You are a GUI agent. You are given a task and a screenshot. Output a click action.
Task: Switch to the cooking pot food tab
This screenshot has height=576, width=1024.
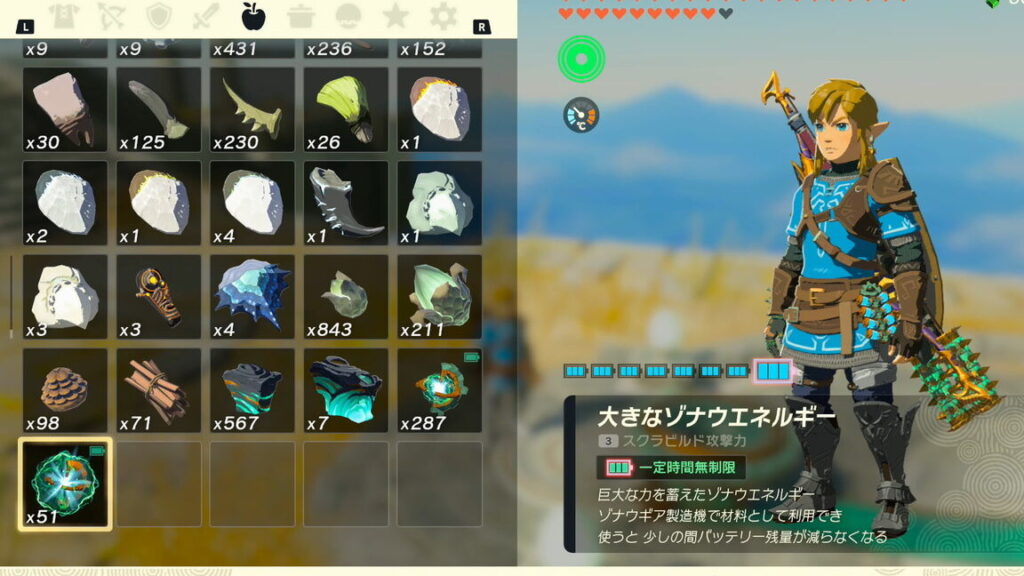[x=301, y=16]
